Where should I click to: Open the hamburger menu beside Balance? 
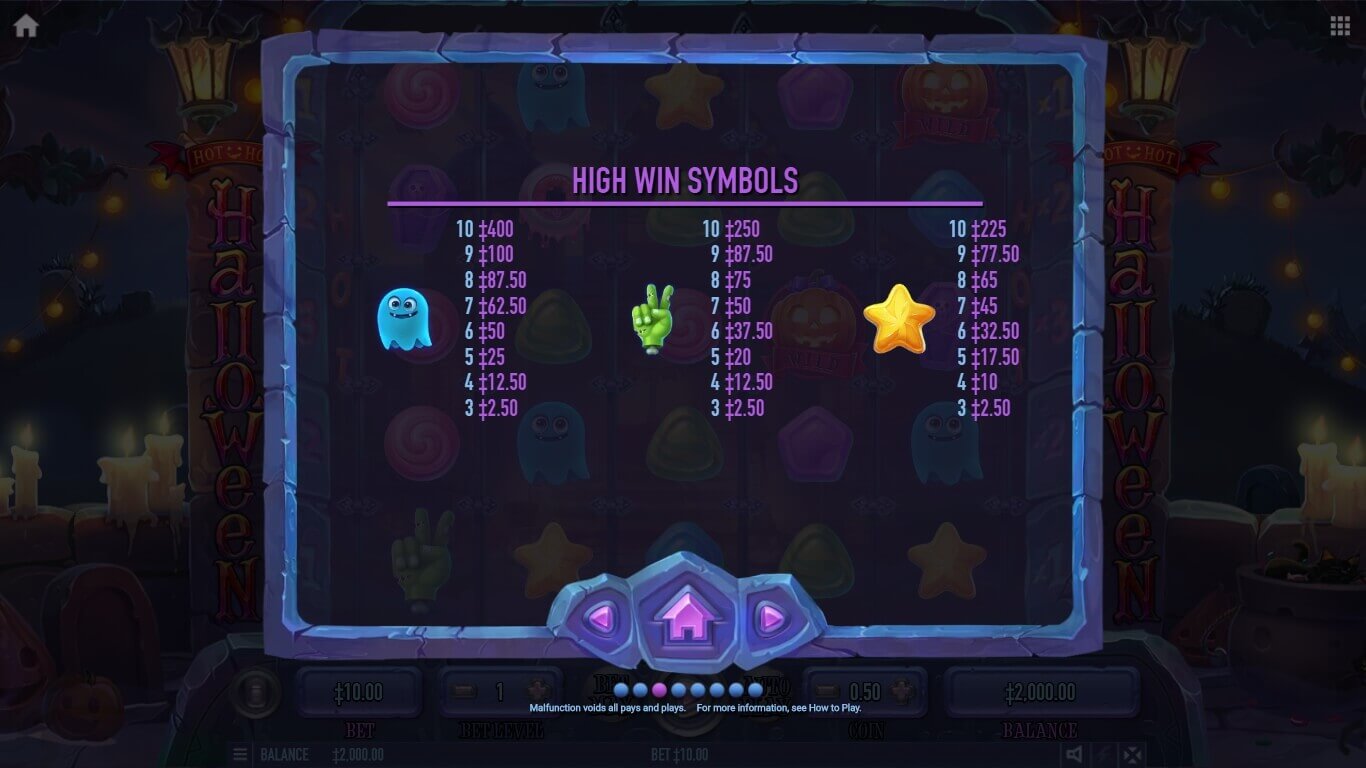pos(240,754)
